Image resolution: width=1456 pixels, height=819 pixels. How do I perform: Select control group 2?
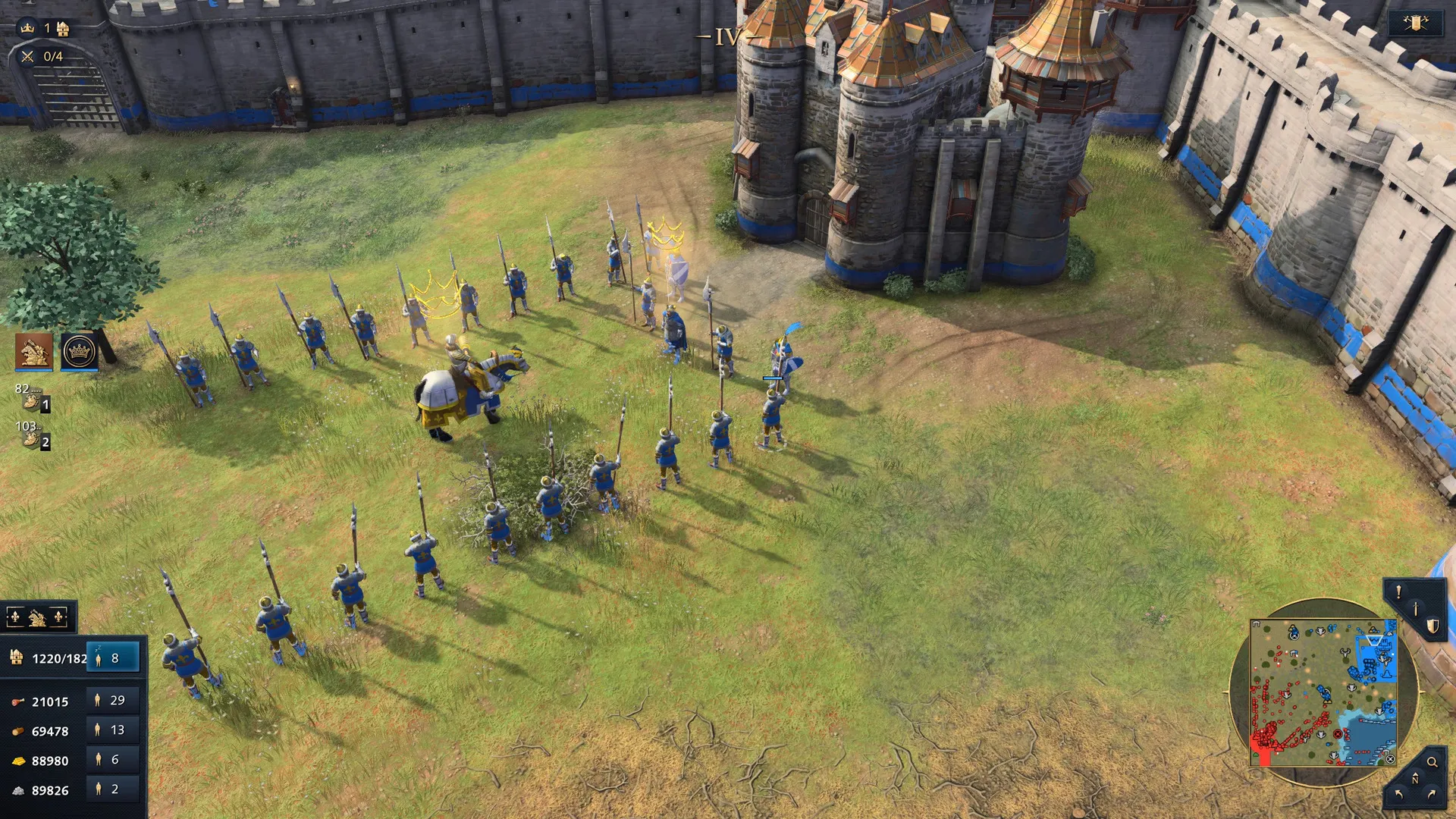pyautogui.click(x=33, y=436)
